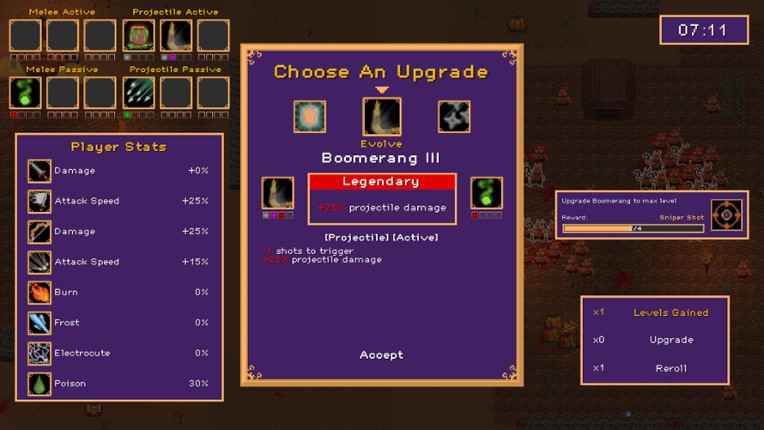Open the Sniper Shot reward icon
Image resolution: width=764 pixels, height=430 pixels.
727,215
